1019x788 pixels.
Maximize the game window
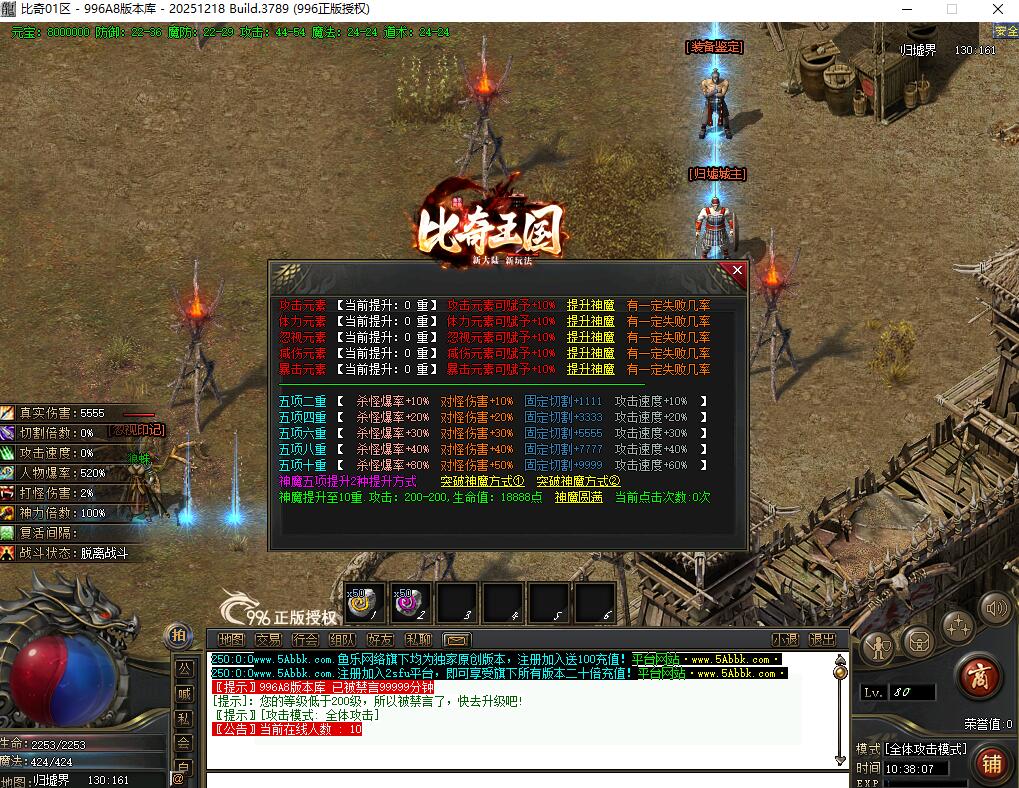click(x=951, y=9)
